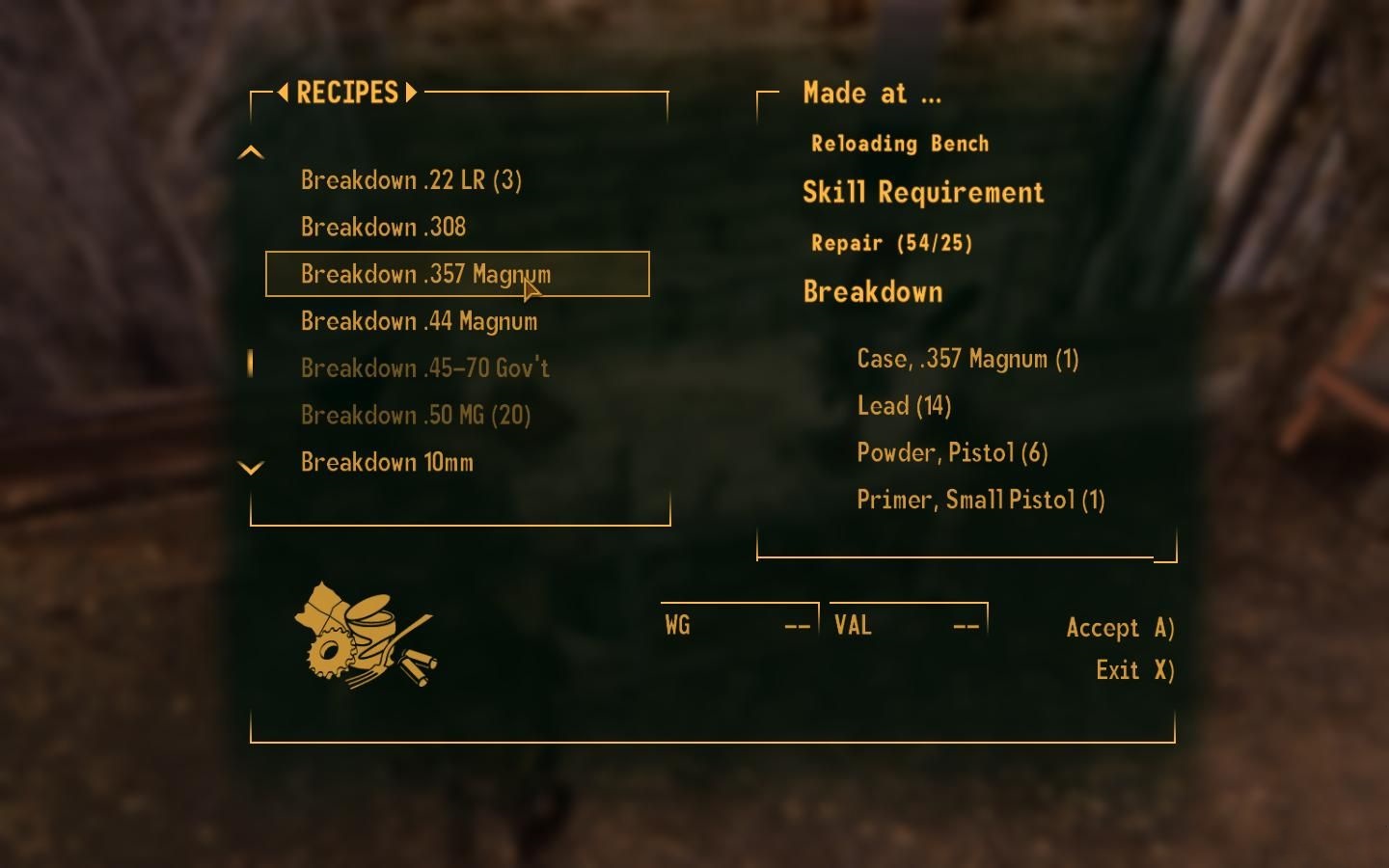Choose Breakdown .50 MG recipe

pyautogui.click(x=416, y=416)
